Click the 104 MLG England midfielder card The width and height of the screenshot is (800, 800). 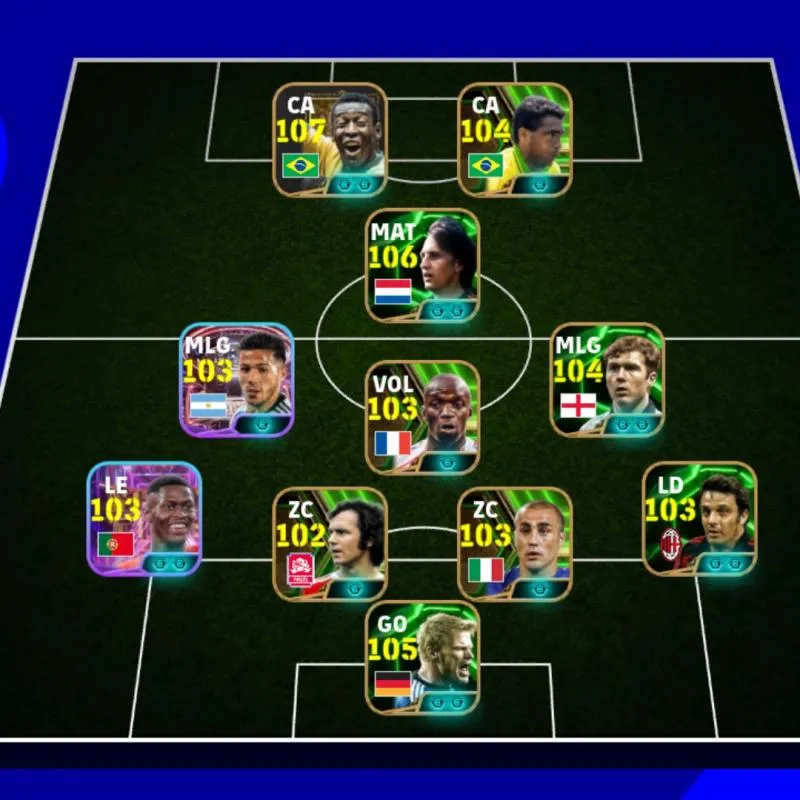(607, 380)
